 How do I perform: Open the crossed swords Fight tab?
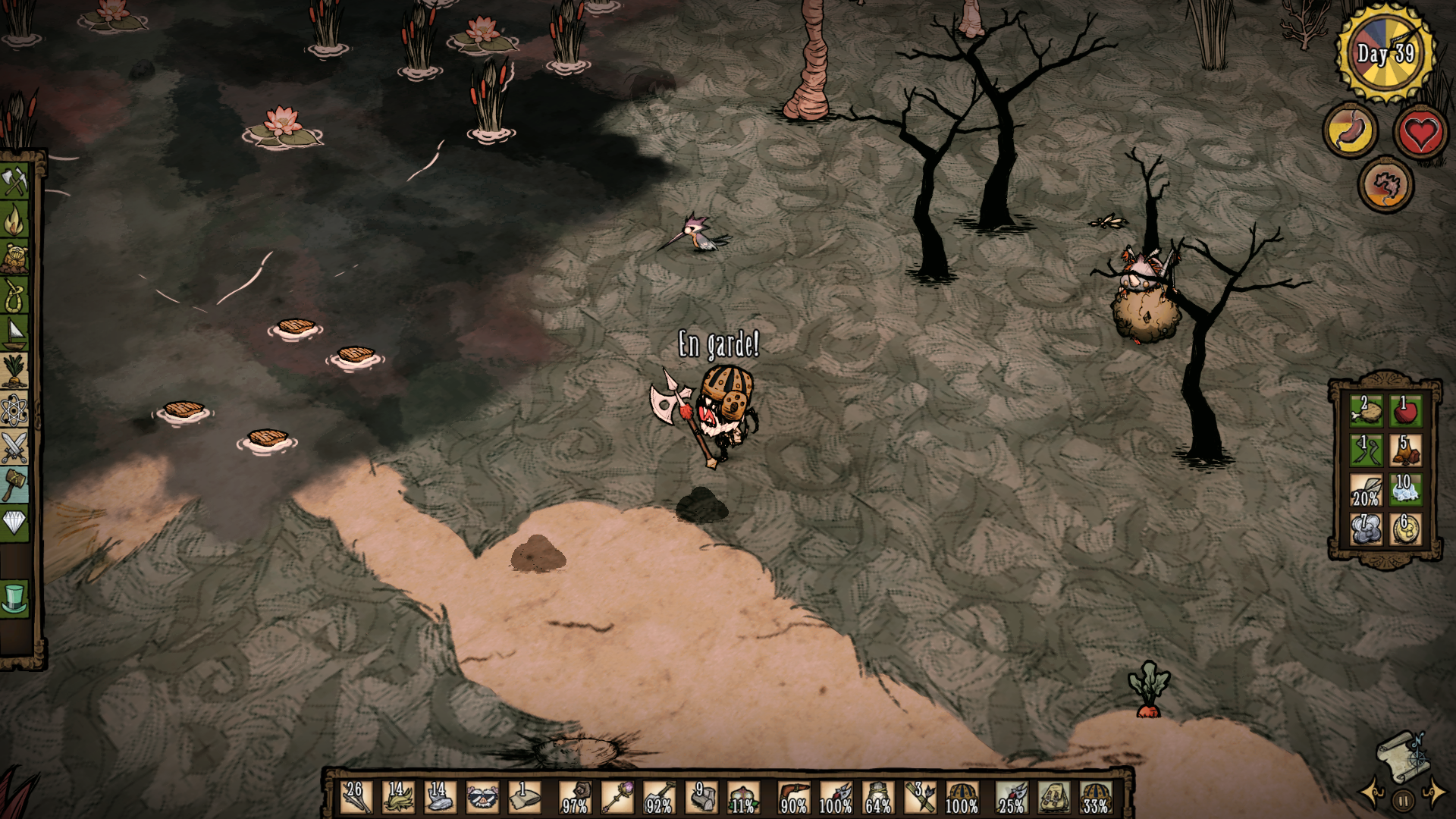click(14, 447)
